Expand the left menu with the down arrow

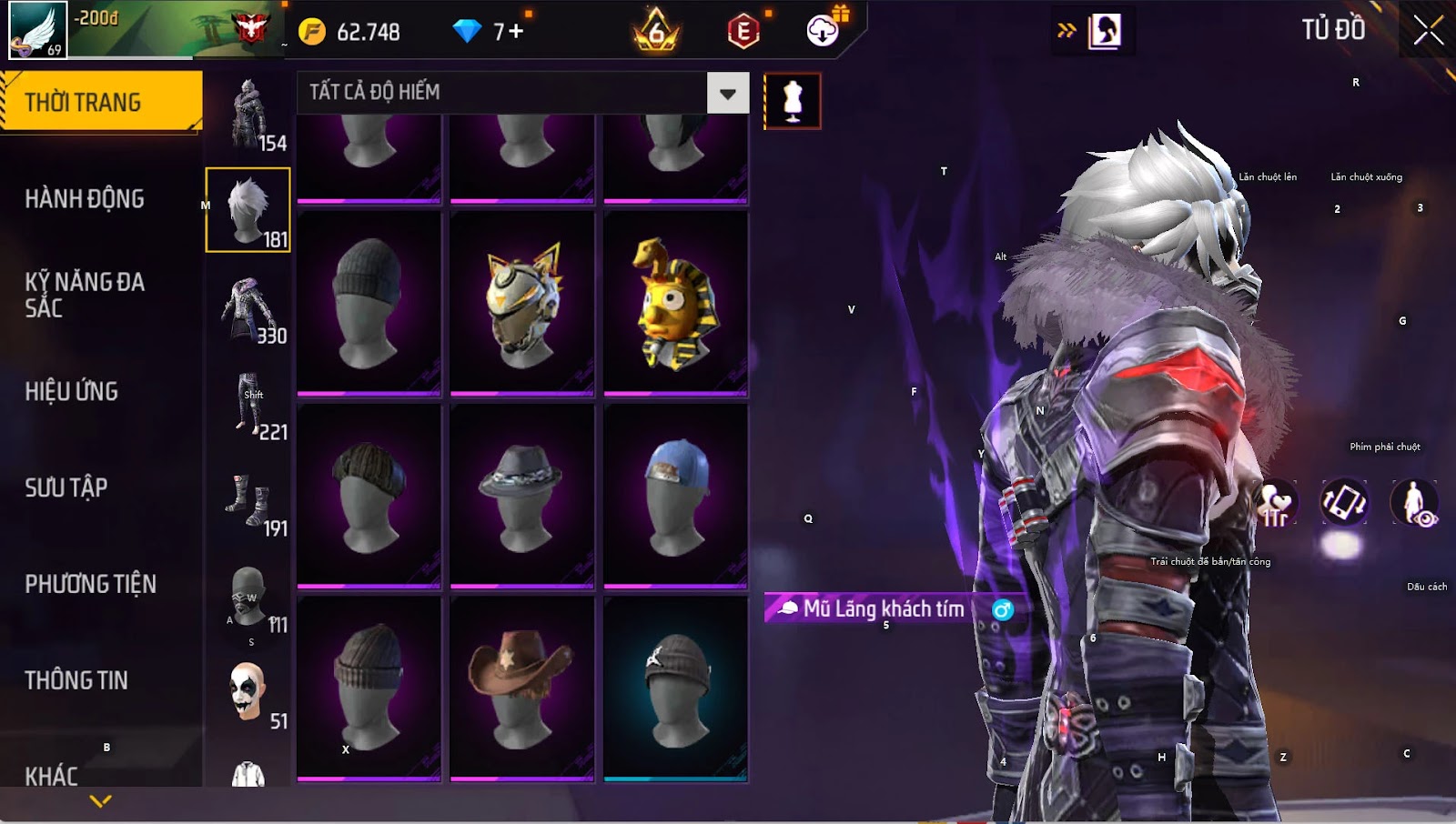pos(101,801)
